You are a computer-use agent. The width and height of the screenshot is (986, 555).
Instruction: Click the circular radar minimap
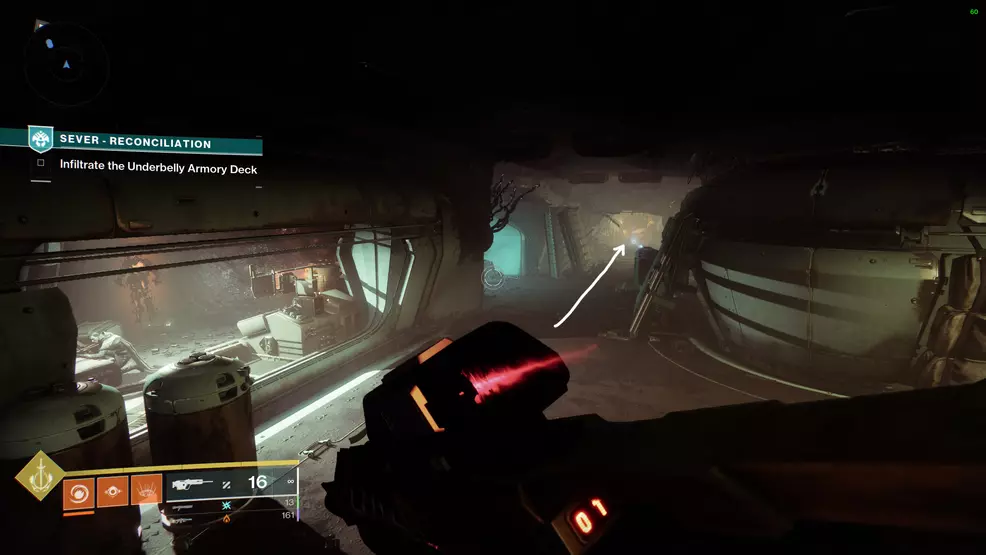[66, 62]
